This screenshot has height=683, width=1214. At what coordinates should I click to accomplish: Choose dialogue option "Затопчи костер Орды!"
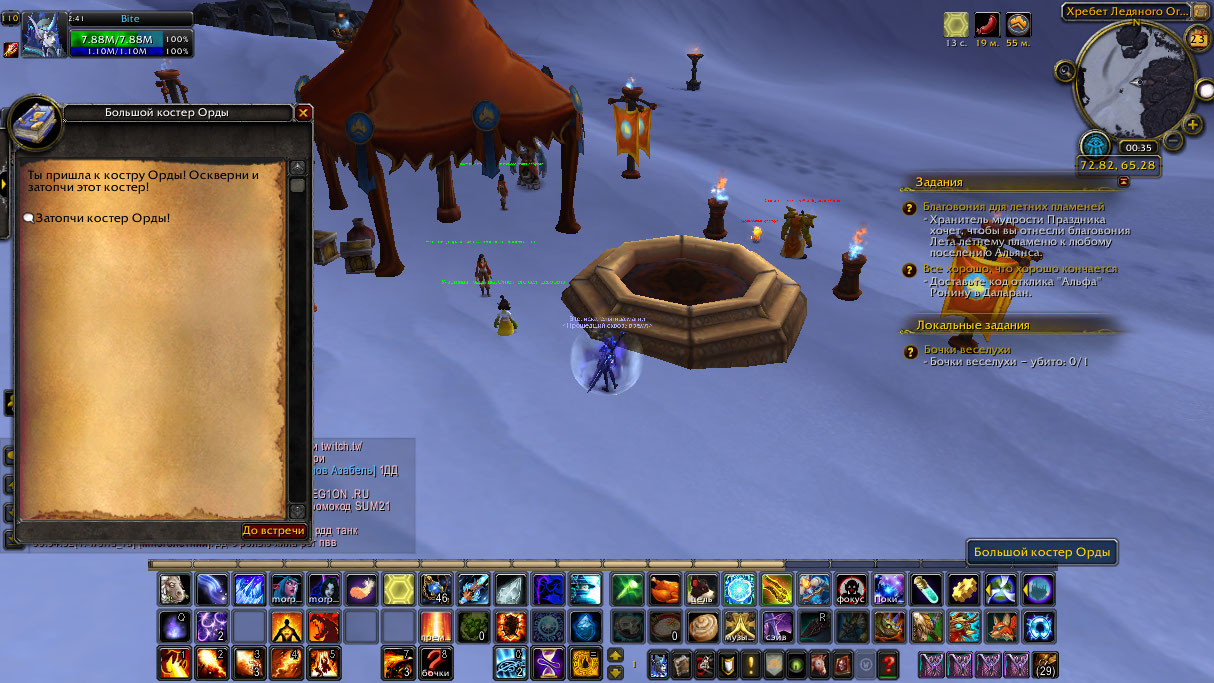(x=102, y=218)
